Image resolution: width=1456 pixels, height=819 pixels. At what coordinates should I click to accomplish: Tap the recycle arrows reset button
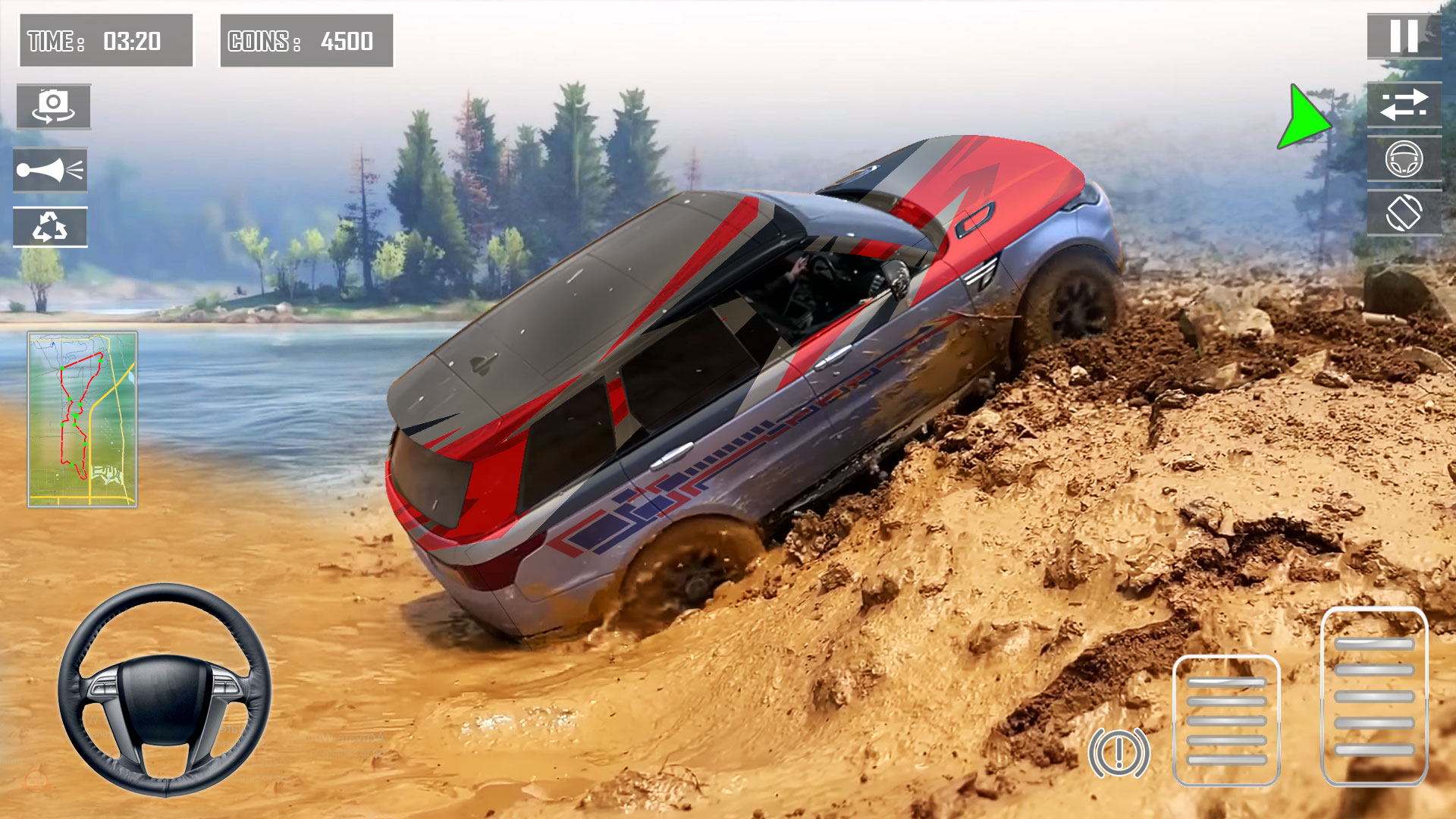(x=50, y=227)
